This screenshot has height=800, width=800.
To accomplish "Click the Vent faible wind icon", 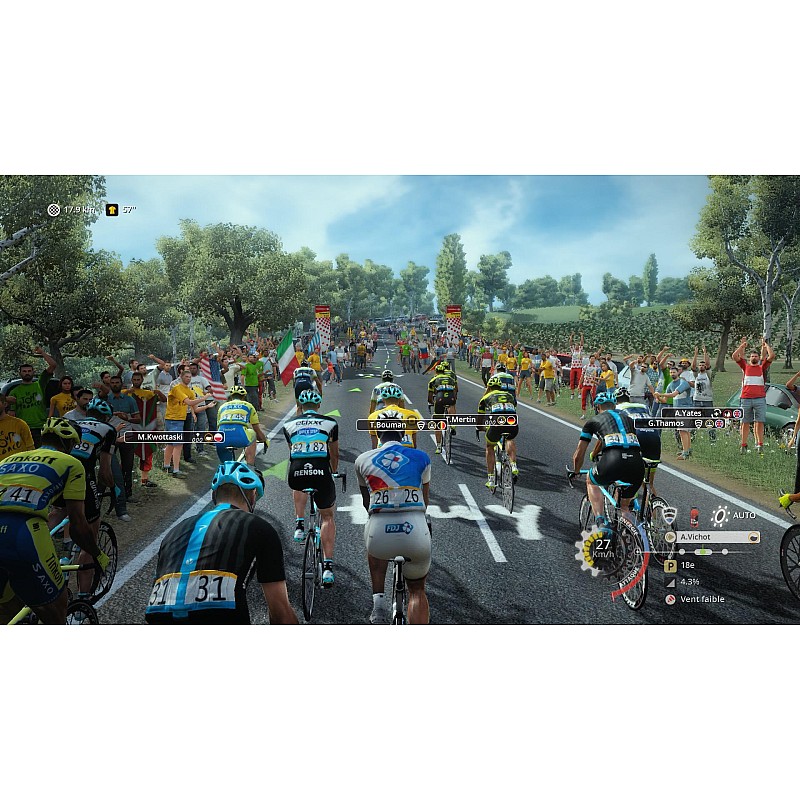I will 670,599.
